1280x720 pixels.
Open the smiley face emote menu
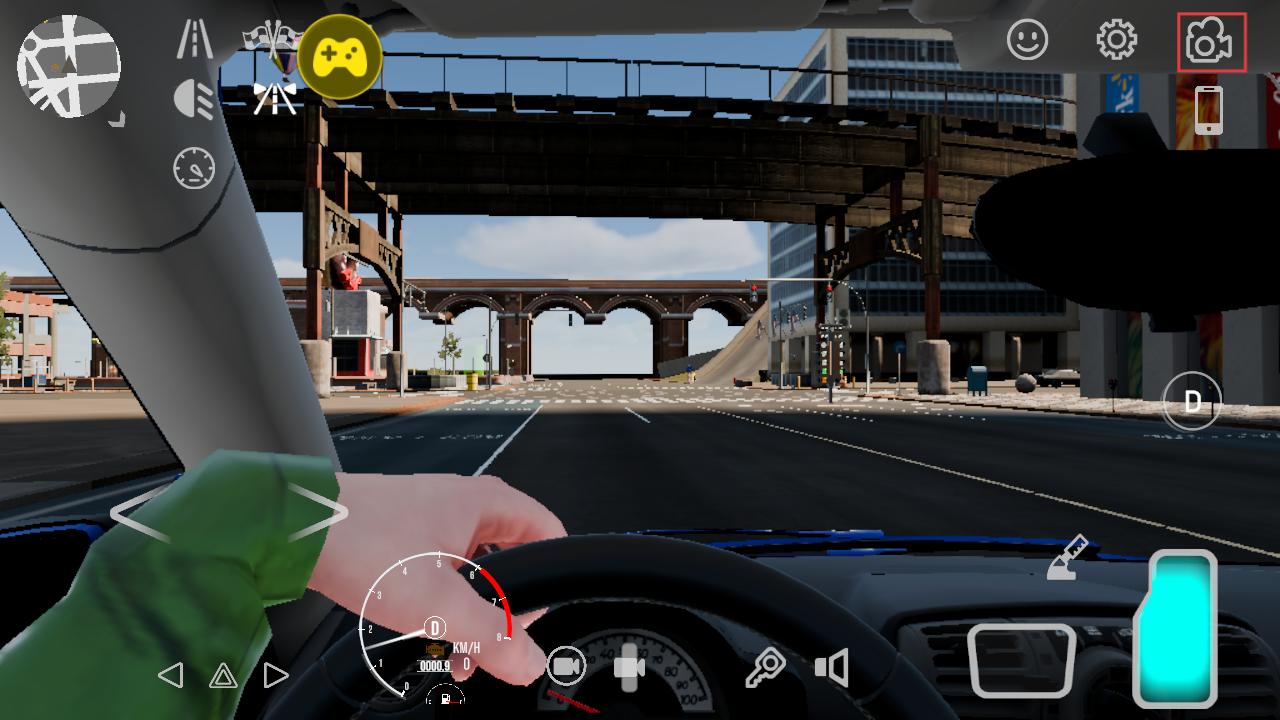(1027, 40)
